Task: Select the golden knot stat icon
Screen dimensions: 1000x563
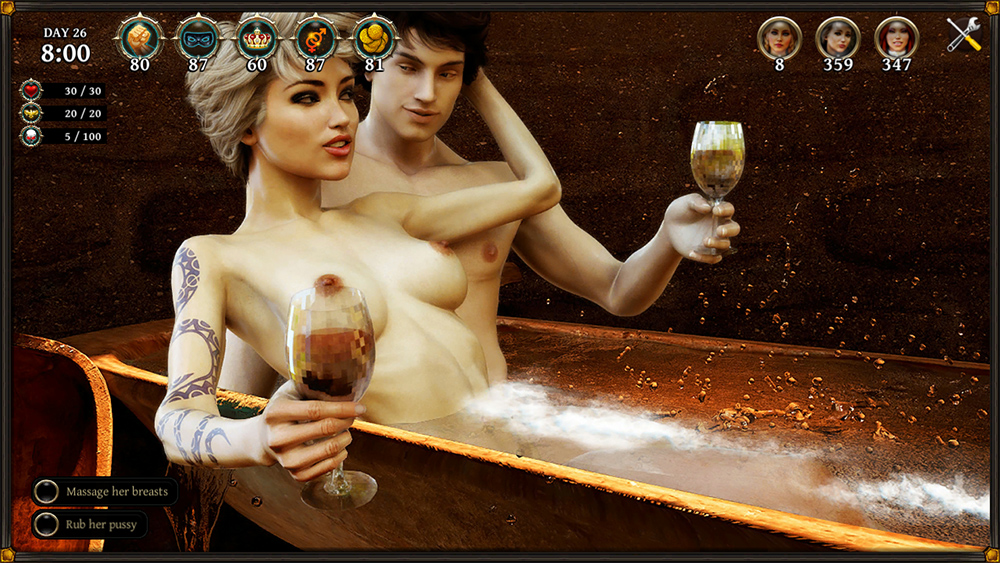Action: [x=374, y=39]
